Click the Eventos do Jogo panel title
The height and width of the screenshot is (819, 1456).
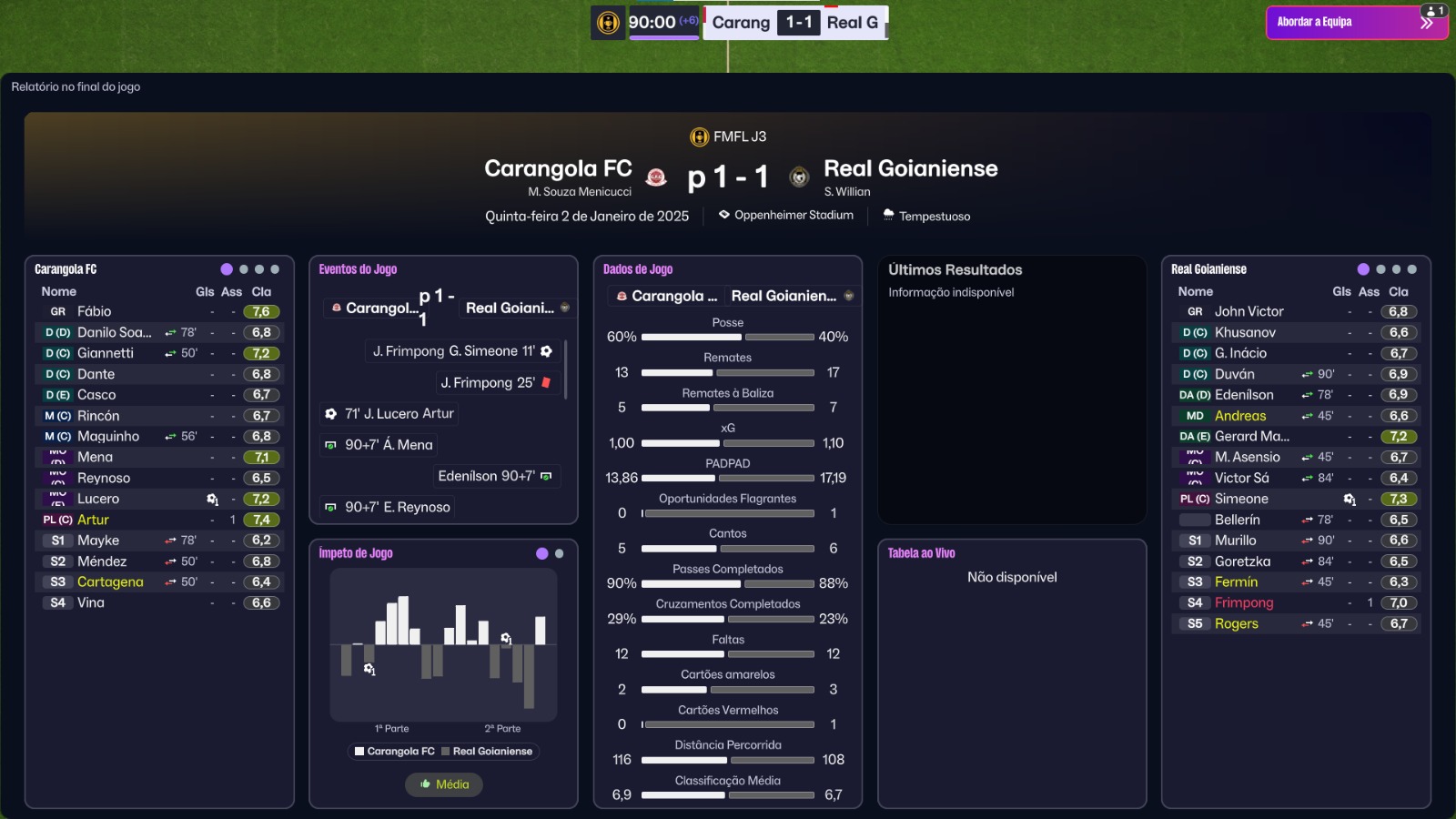click(x=358, y=269)
